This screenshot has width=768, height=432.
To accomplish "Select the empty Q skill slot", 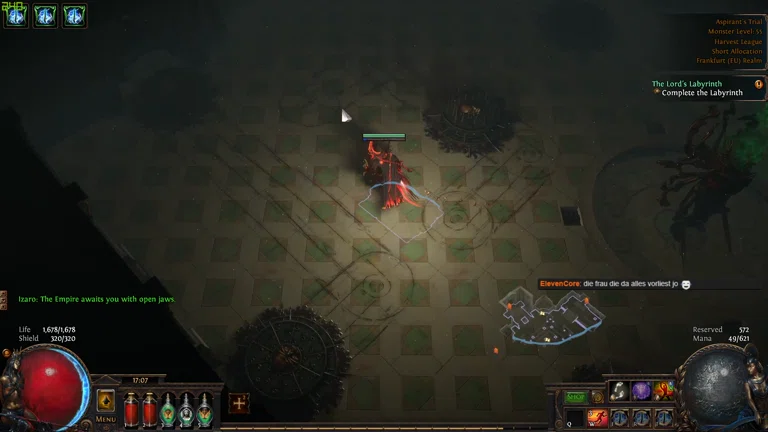I will pyautogui.click(x=576, y=418).
